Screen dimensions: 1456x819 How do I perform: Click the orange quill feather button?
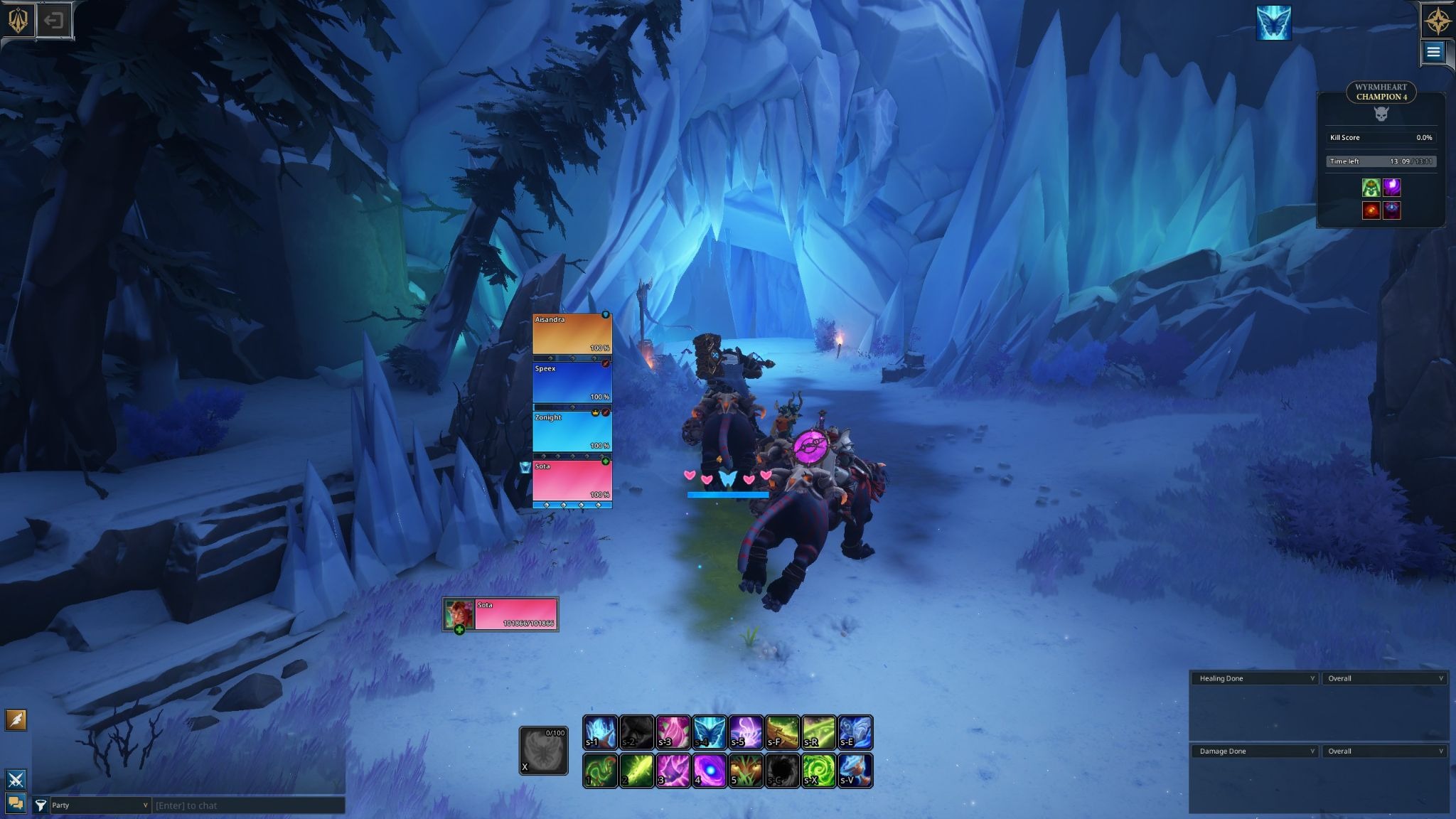coord(16,720)
